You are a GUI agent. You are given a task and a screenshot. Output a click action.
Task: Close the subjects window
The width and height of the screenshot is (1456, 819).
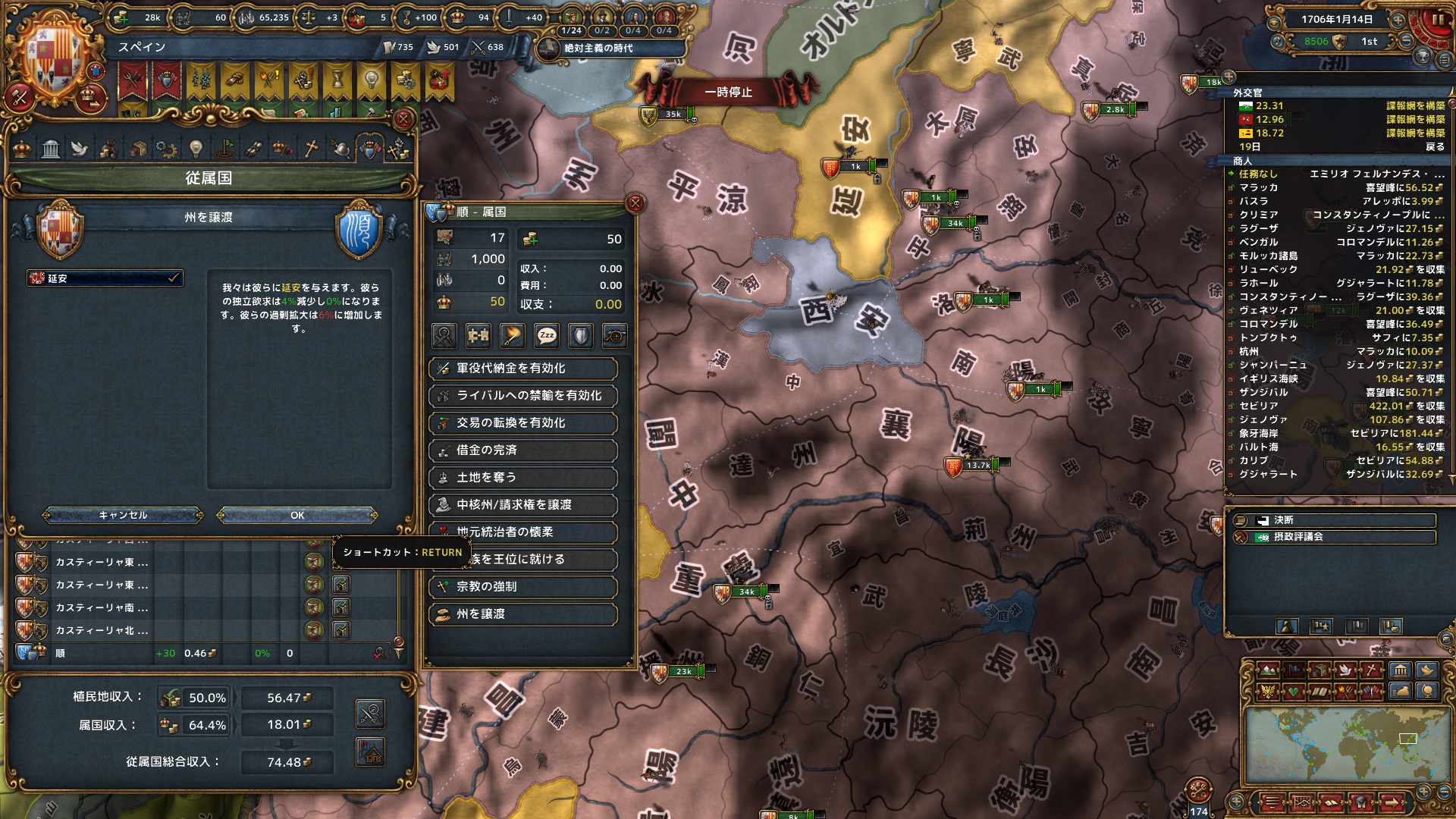[403, 119]
